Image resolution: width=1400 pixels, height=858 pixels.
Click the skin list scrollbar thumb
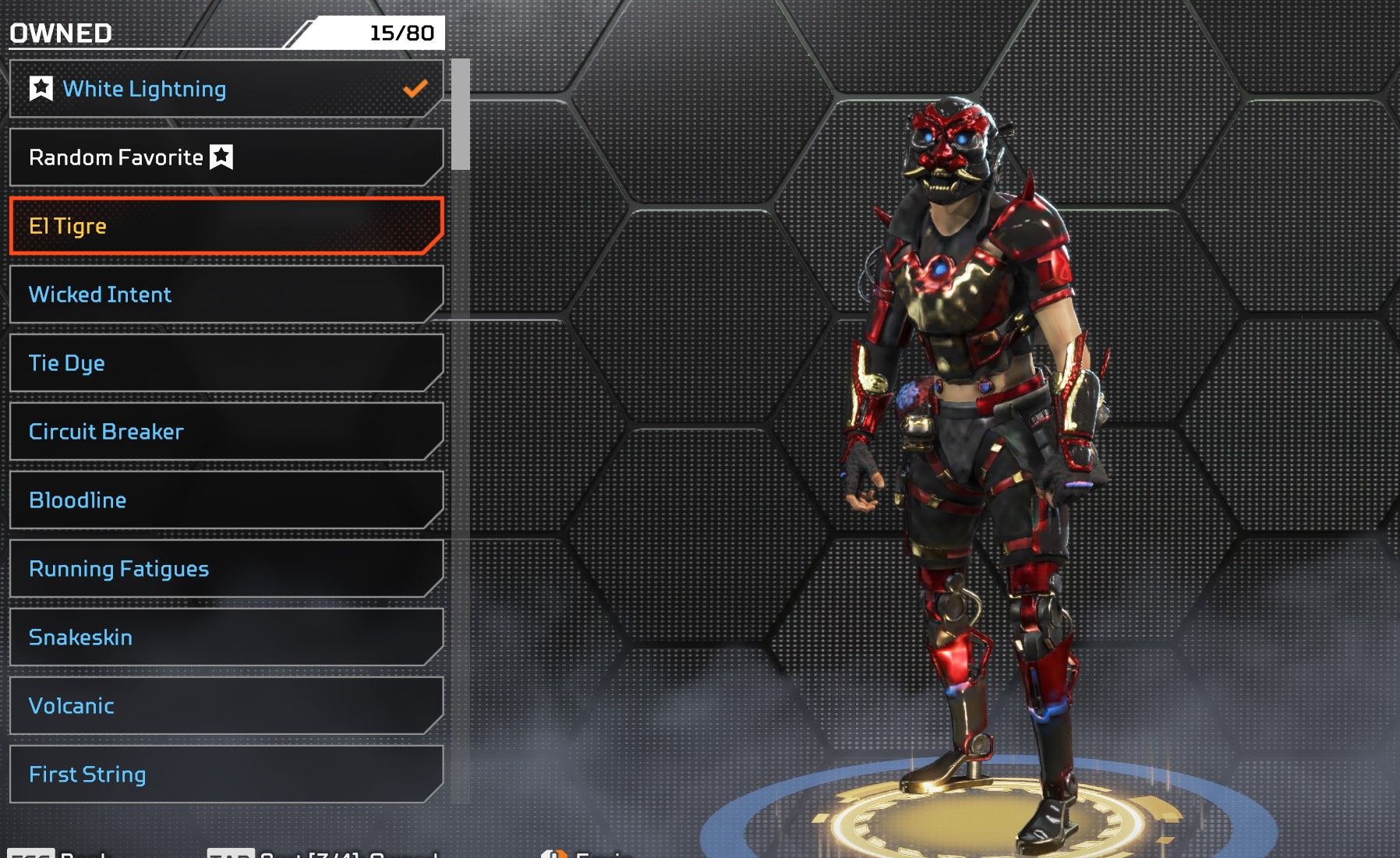coord(461,115)
